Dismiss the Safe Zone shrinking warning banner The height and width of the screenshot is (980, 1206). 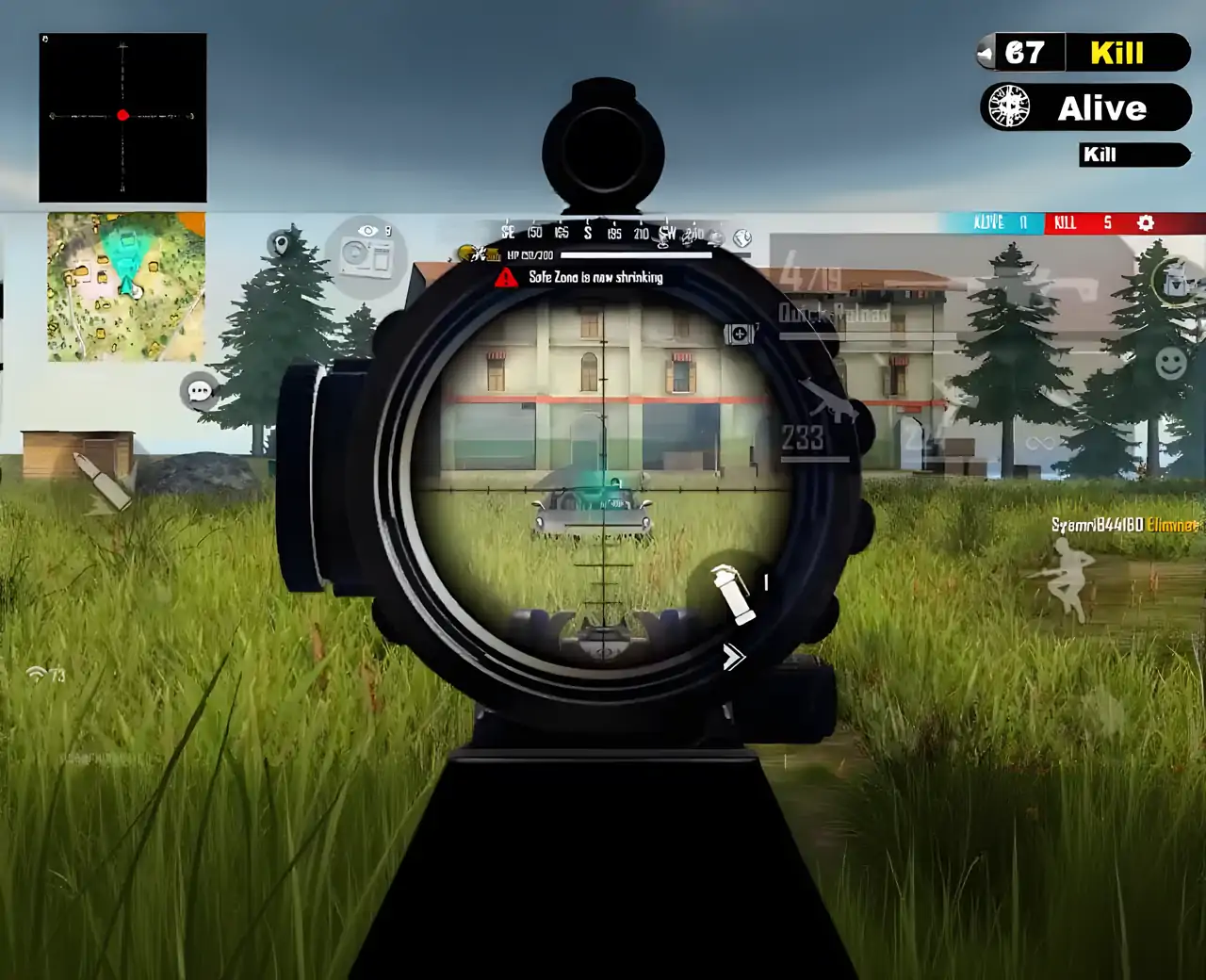pyautogui.click(x=579, y=277)
